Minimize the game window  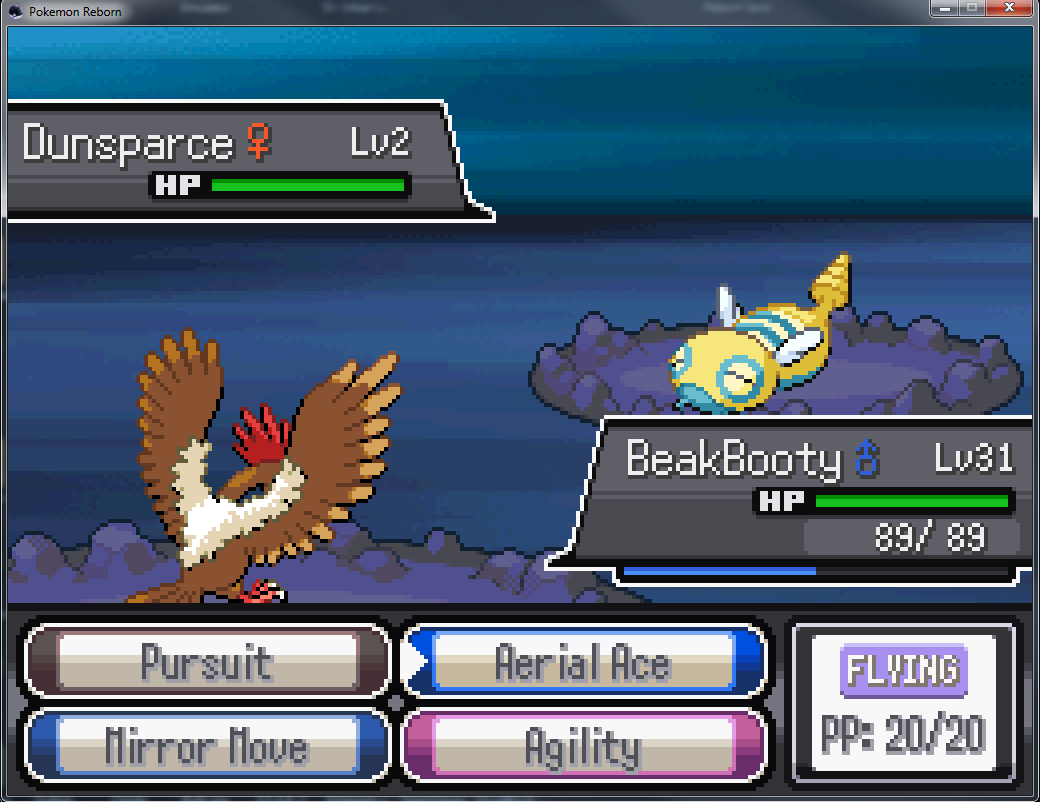coord(943,9)
